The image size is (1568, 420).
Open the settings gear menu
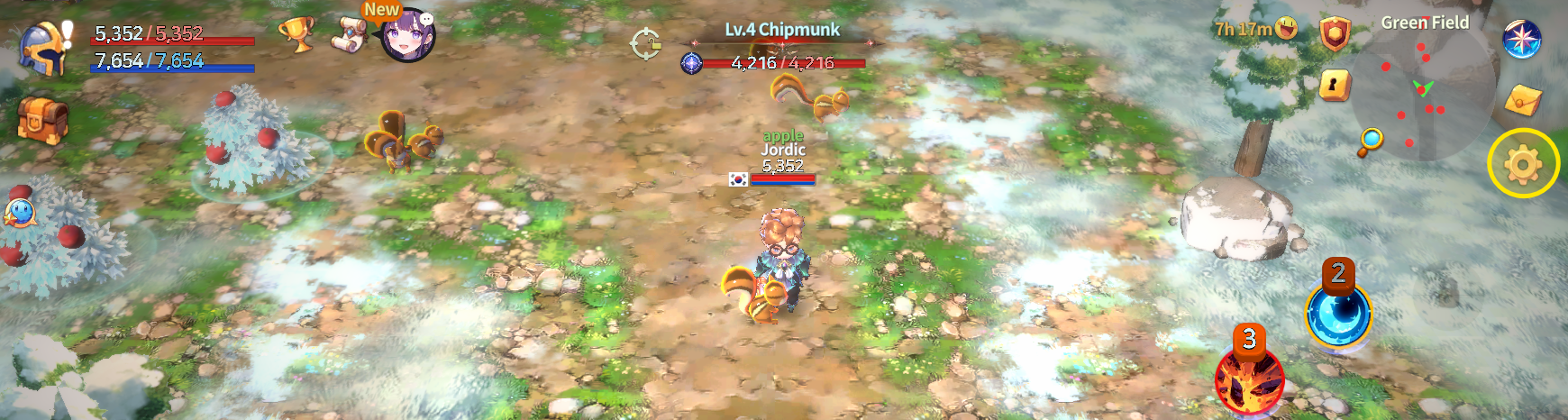coord(1522,164)
